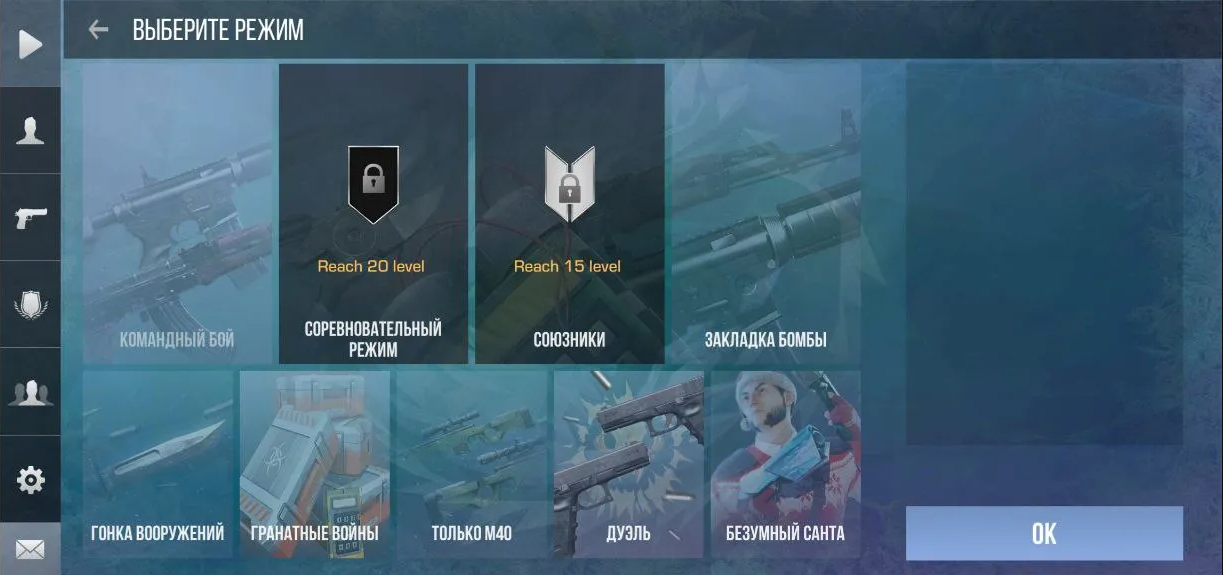Select the locked Союзники mode tile
Viewport: 1223px width, 575px height.
[569, 214]
